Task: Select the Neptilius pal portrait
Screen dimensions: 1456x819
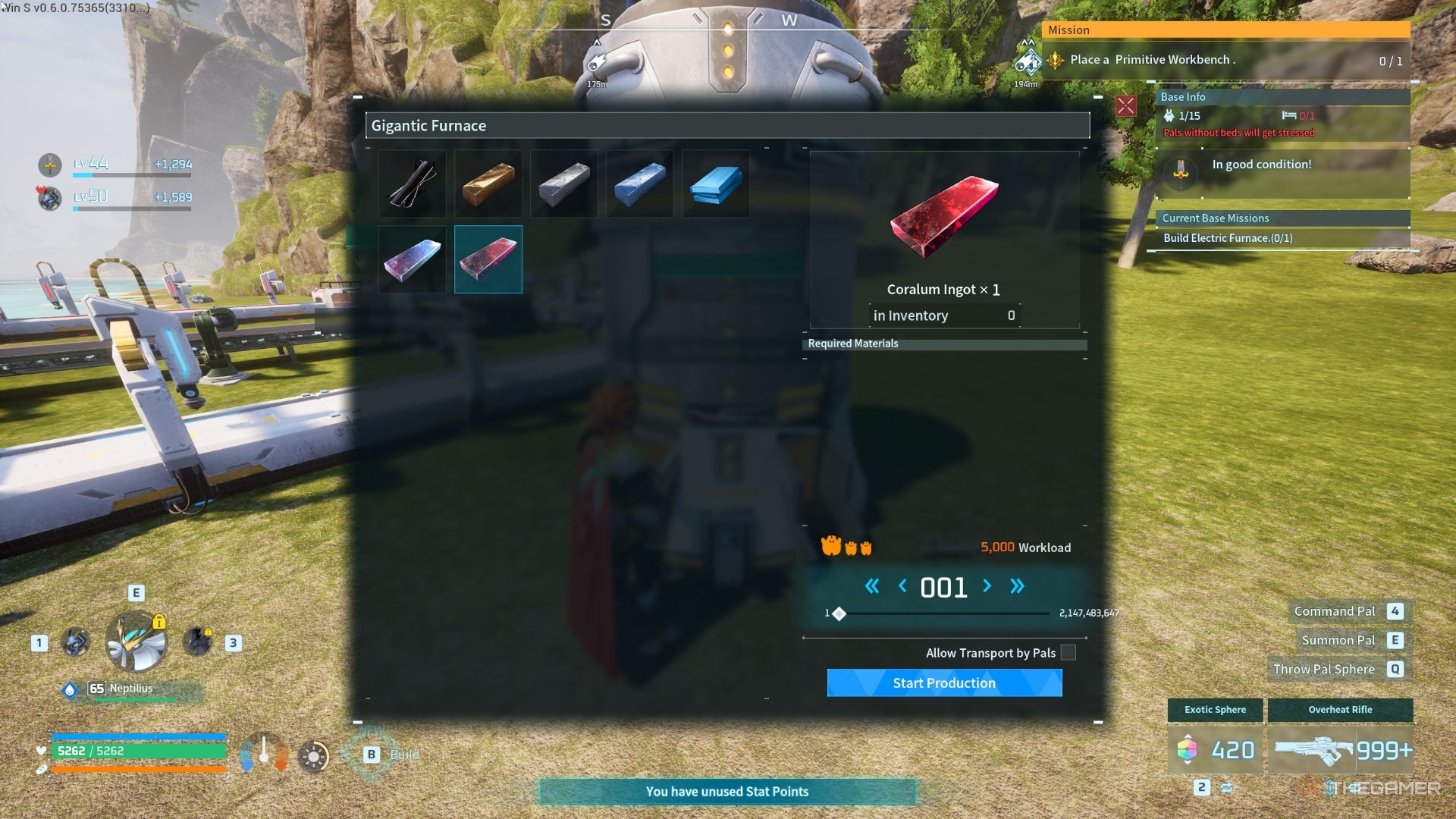Action: pos(136,642)
